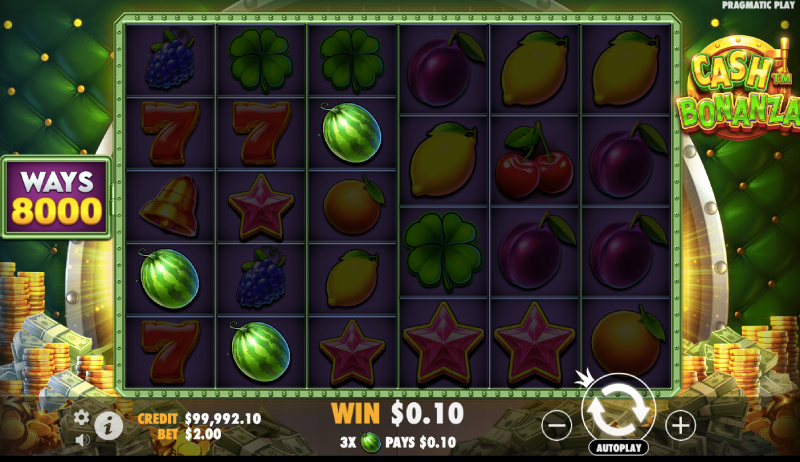Open settings via the gear icon
The image size is (800, 462).
click(82, 417)
